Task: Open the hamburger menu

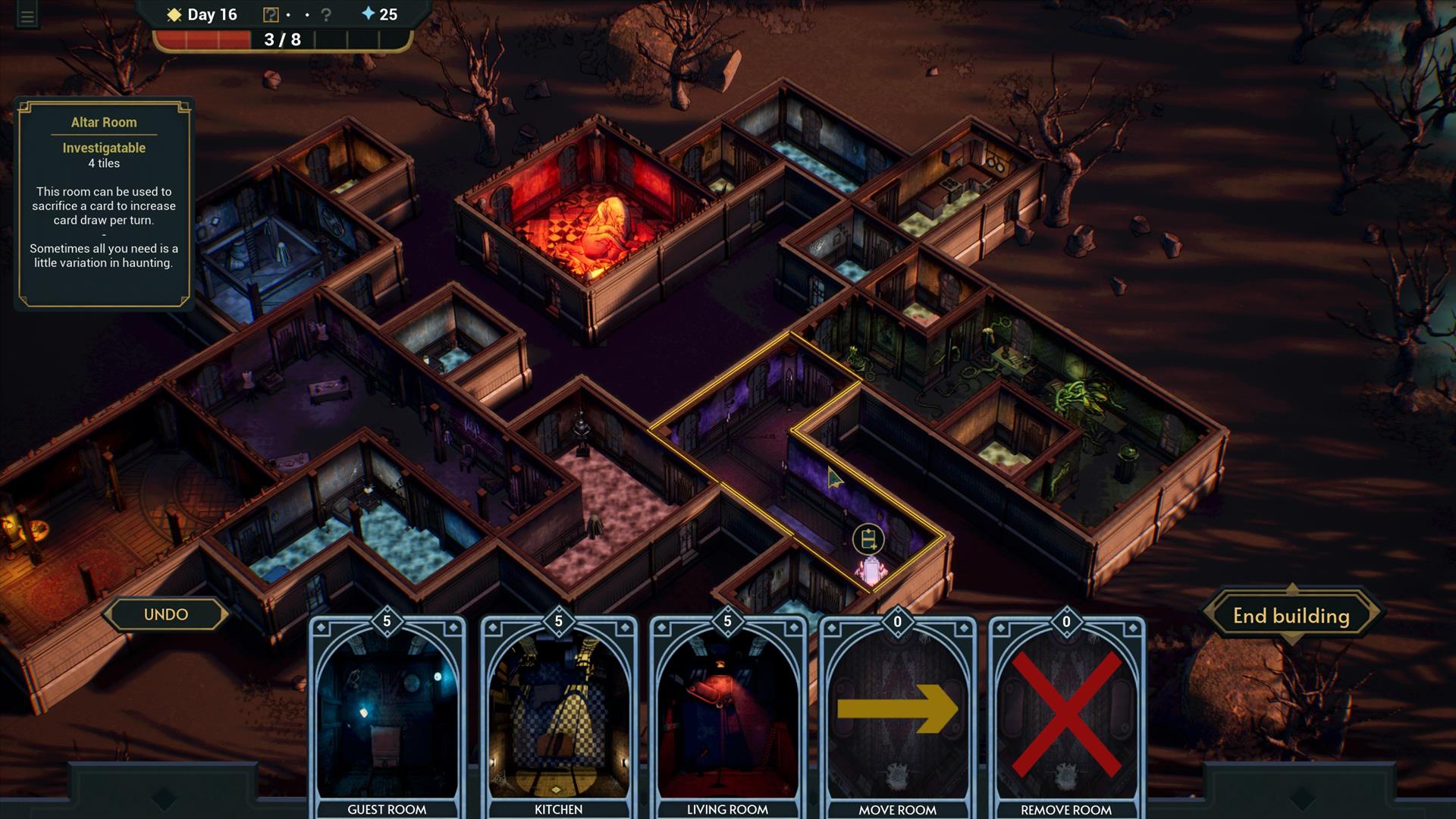Action: [x=27, y=17]
